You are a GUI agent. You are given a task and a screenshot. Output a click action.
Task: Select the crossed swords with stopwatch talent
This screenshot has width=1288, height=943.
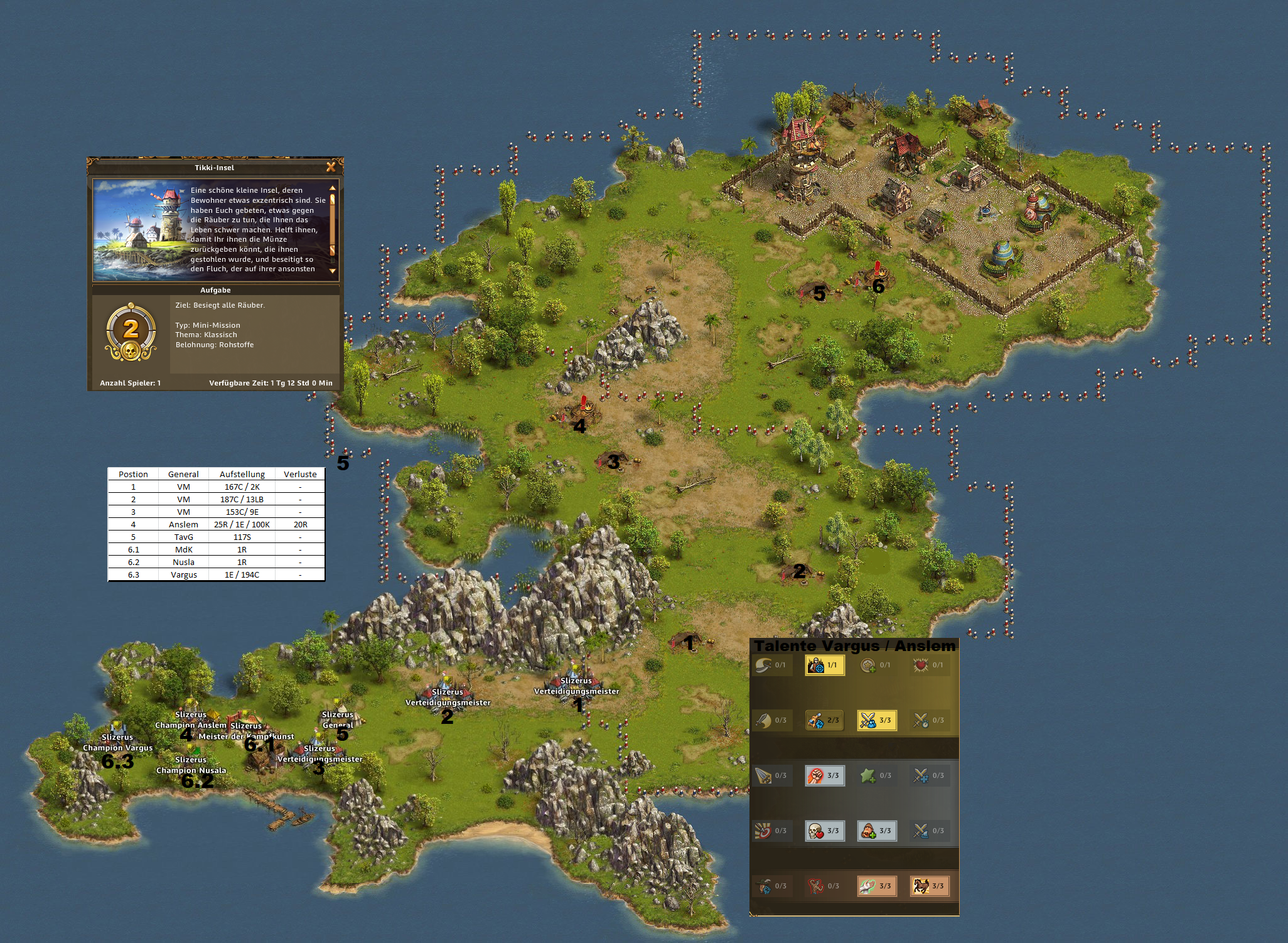[x=929, y=720]
